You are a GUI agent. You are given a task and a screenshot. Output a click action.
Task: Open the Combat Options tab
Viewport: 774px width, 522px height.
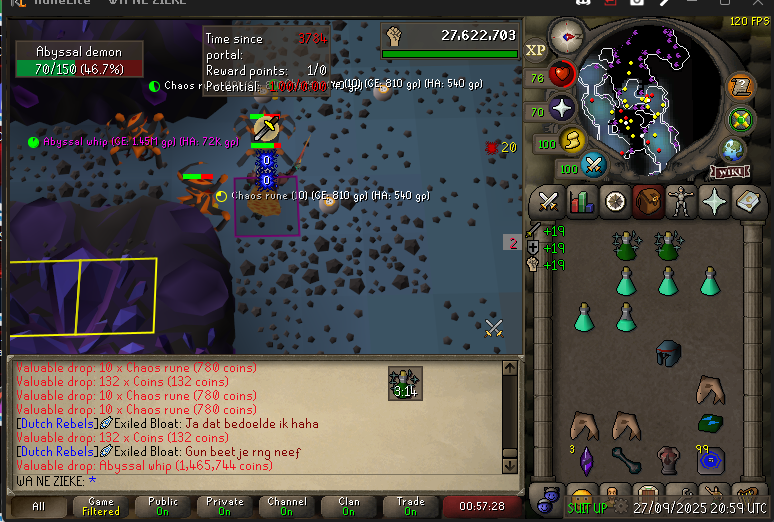tap(547, 202)
